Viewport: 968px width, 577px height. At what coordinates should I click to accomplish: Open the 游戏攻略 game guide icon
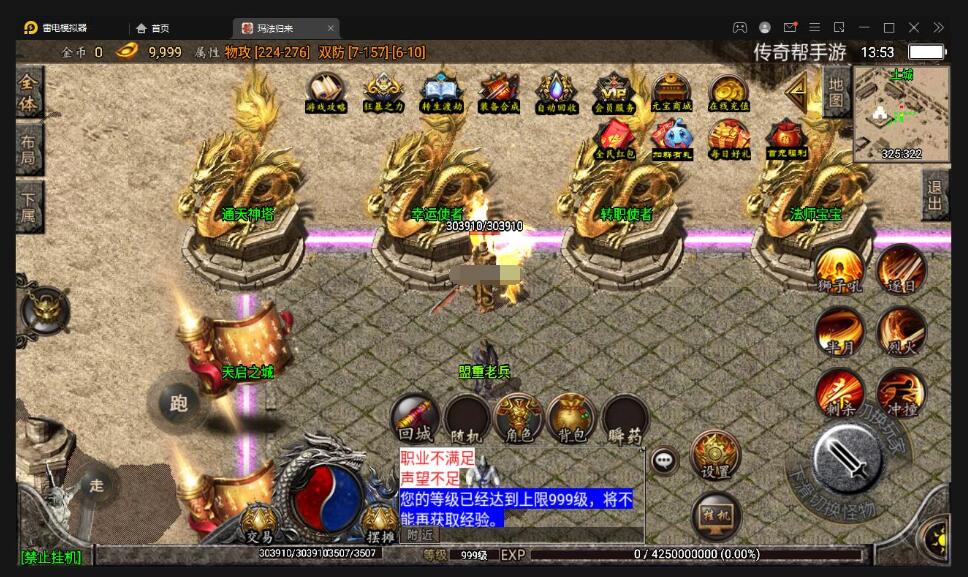coord(326,91)
